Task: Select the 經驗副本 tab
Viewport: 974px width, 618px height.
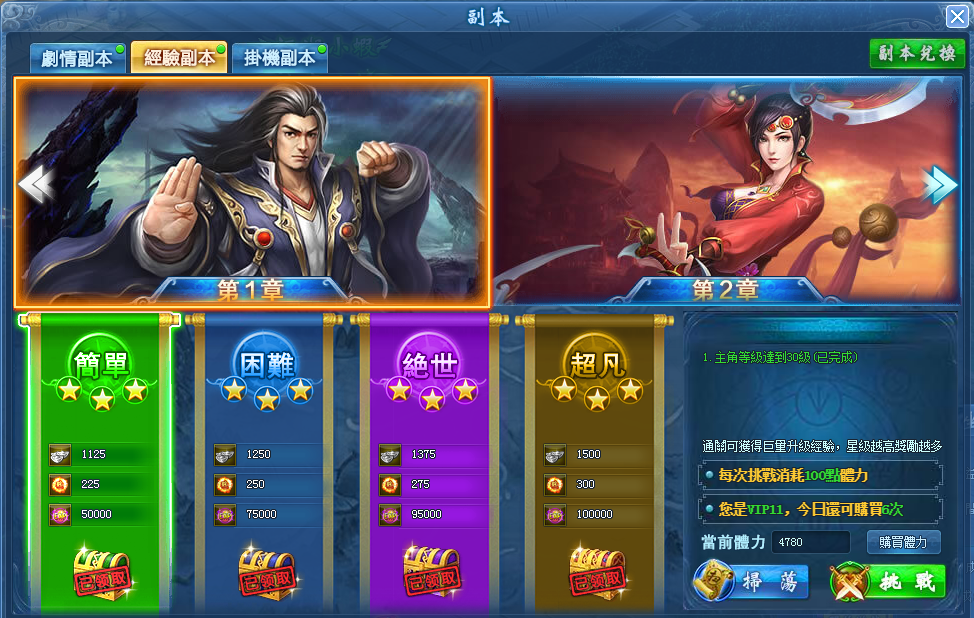Action: pyautogui.click(x=179, y=58)
